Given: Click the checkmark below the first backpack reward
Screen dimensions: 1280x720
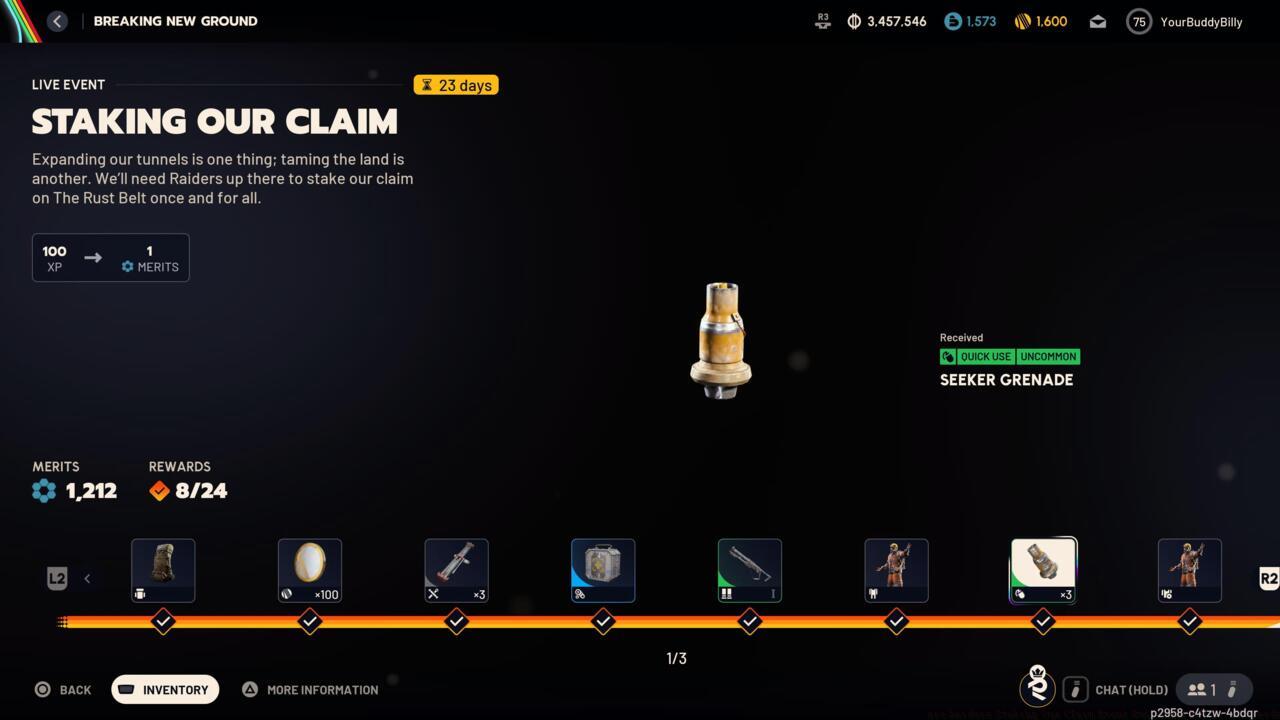Looking at the screenshot, I should [163, 621].
